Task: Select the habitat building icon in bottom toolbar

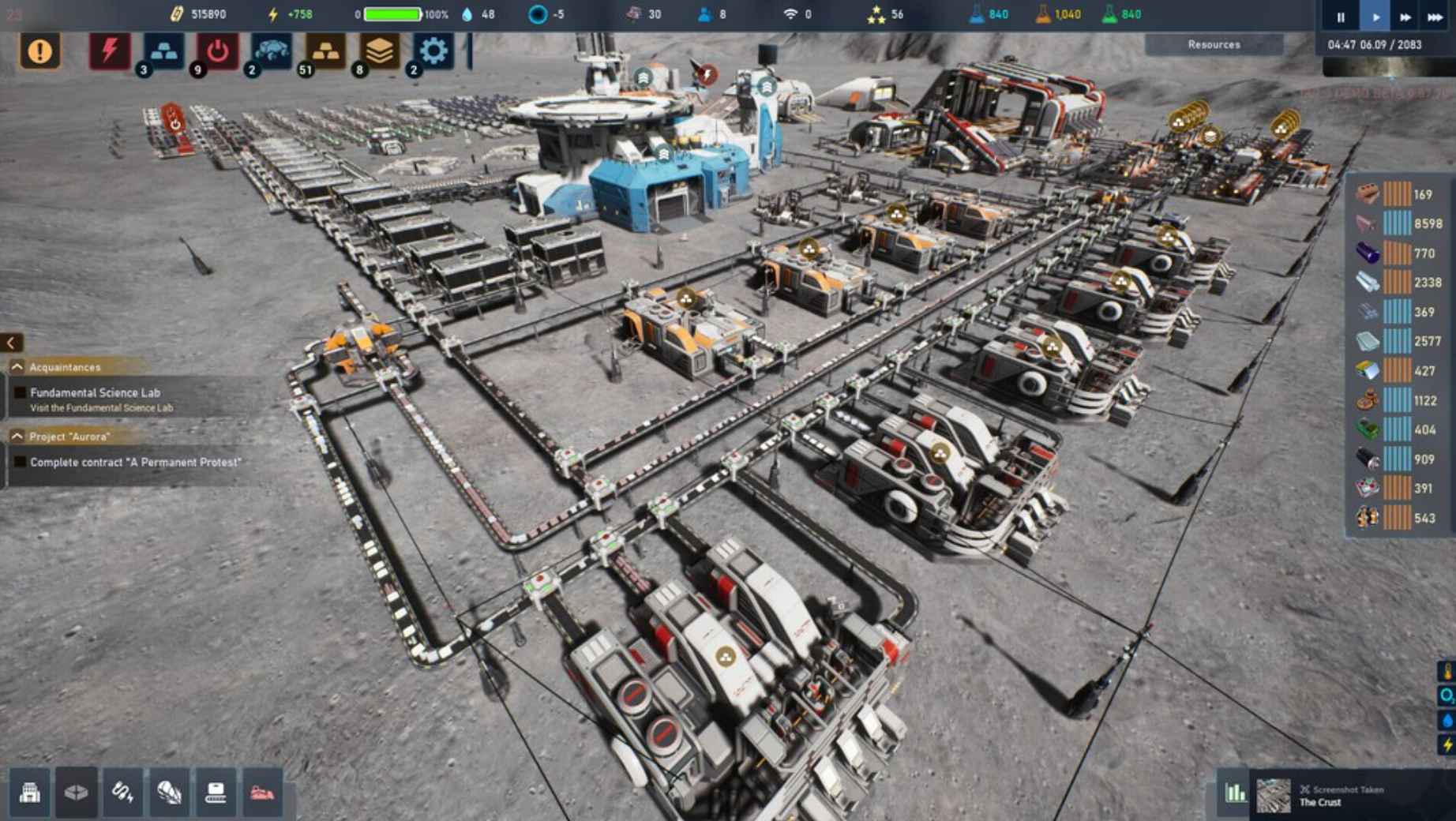Action: pyautogui.click(x=30, y=793)
